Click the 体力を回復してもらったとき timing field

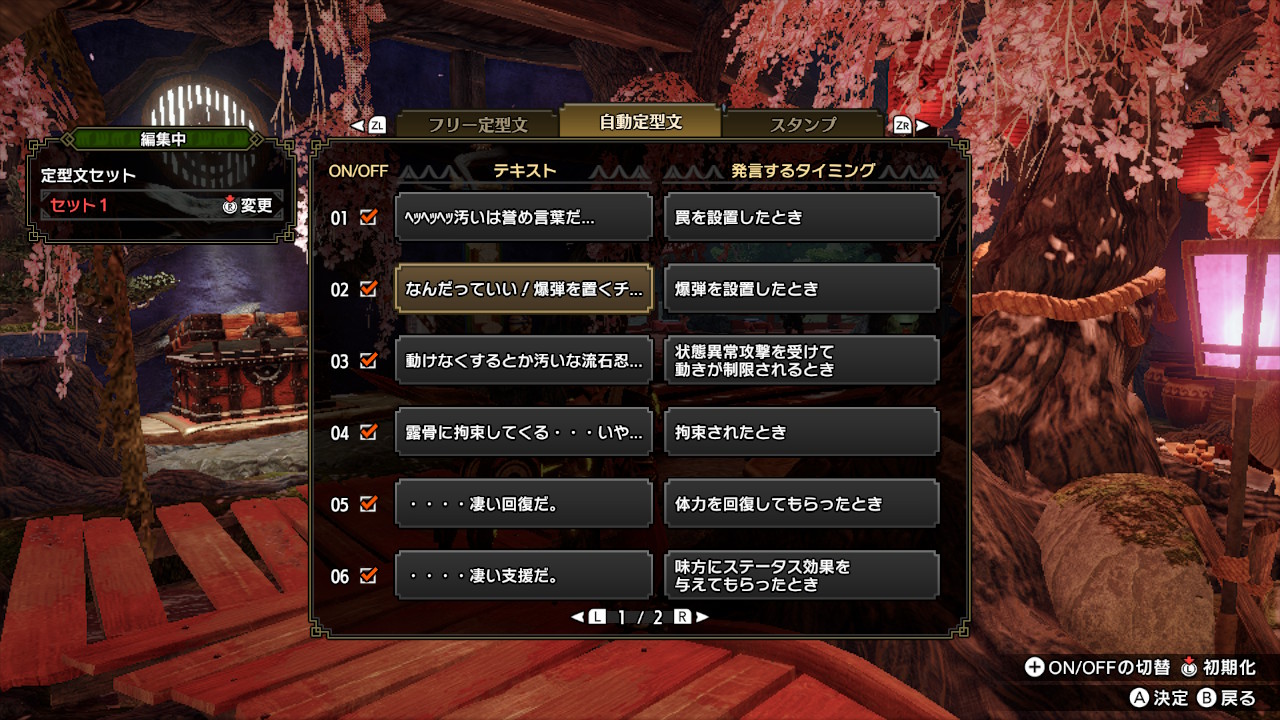click(801, 504)
